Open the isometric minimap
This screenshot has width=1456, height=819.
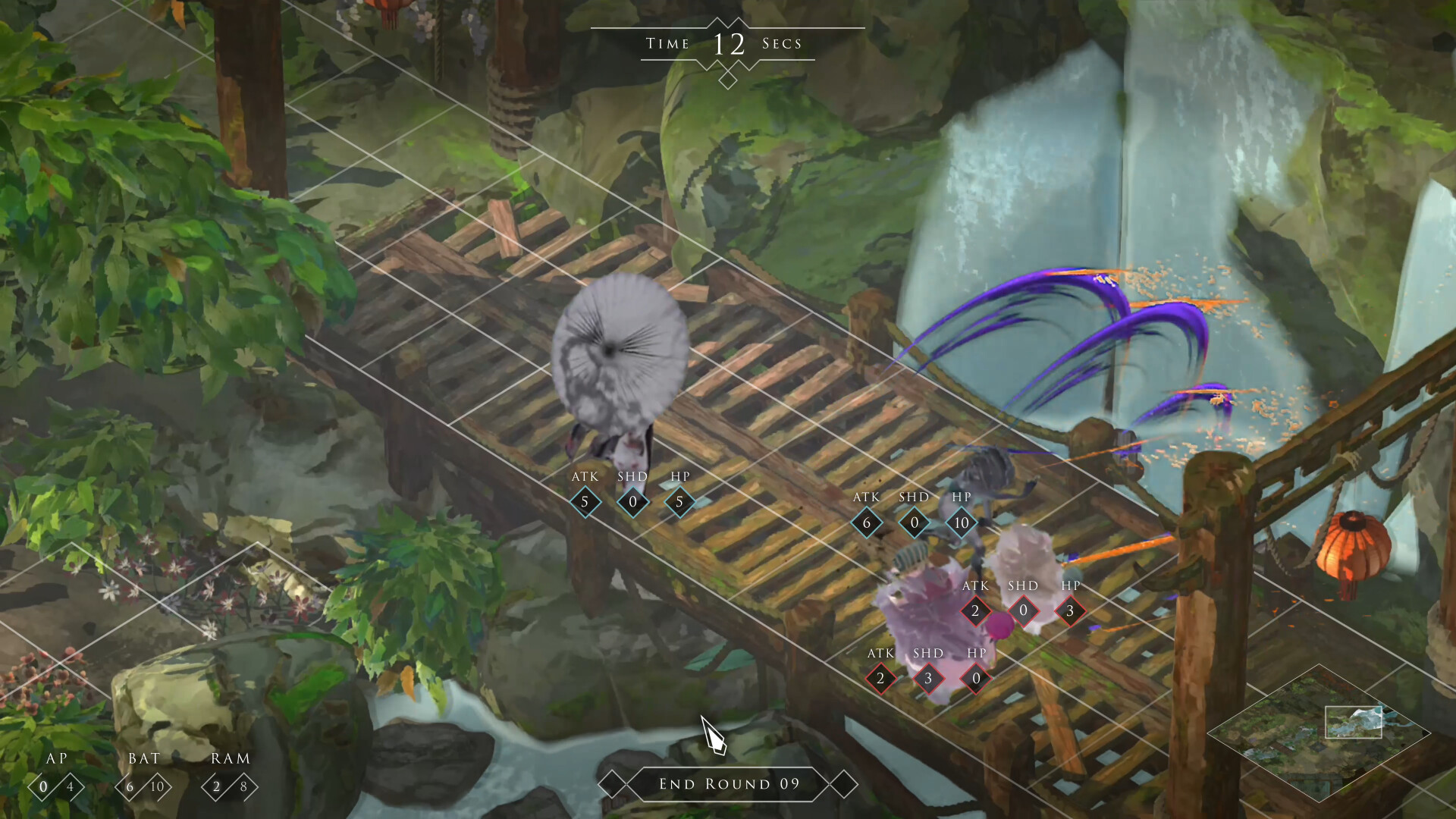click(x=1318, y=733)
